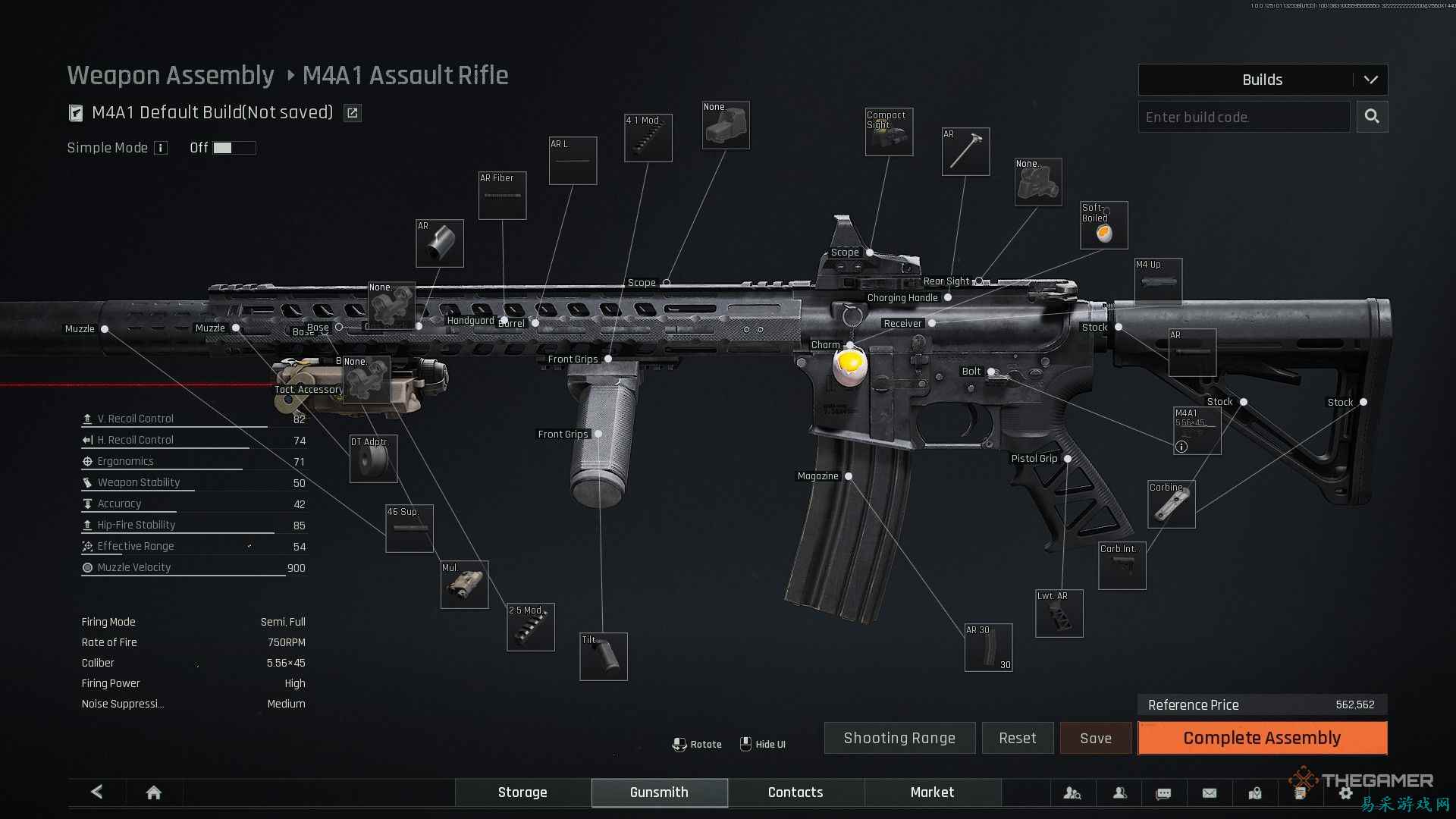Switch to the Storage tab

pos(522,792)
